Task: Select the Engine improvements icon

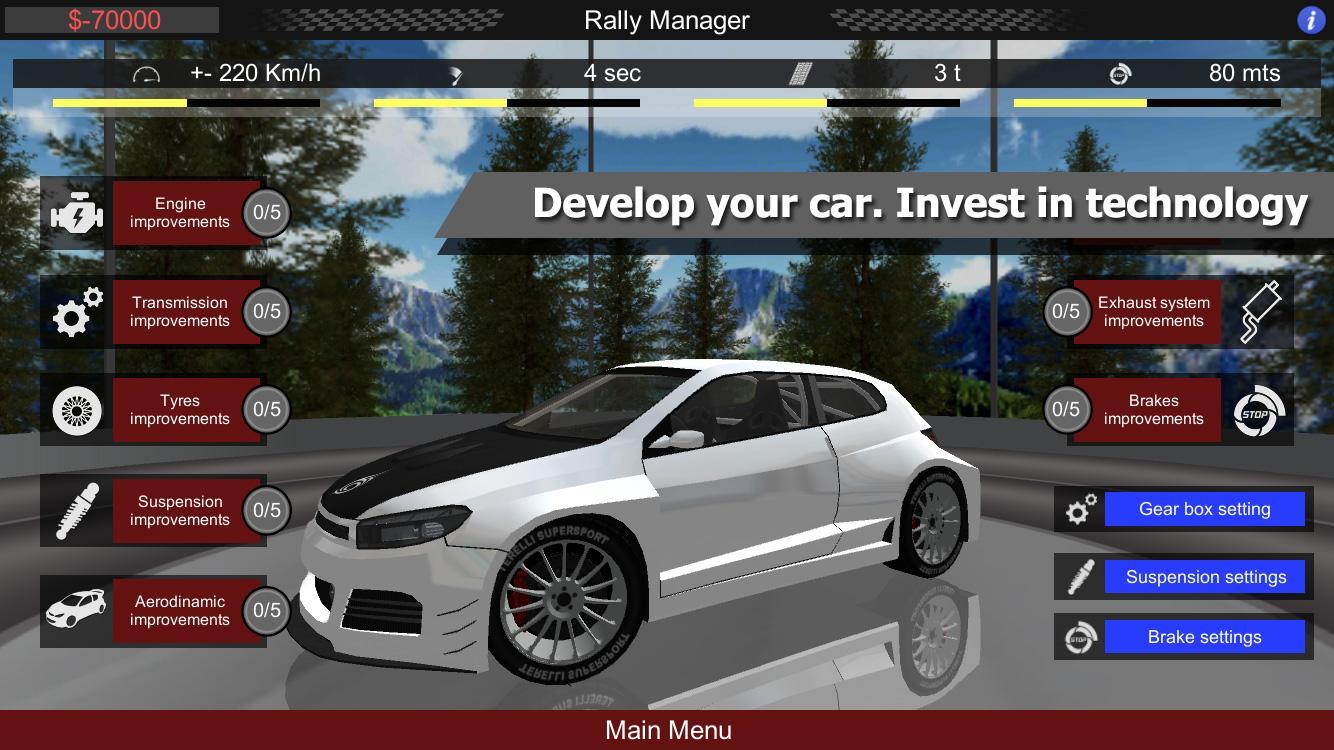Action: [x=75, y=212]
